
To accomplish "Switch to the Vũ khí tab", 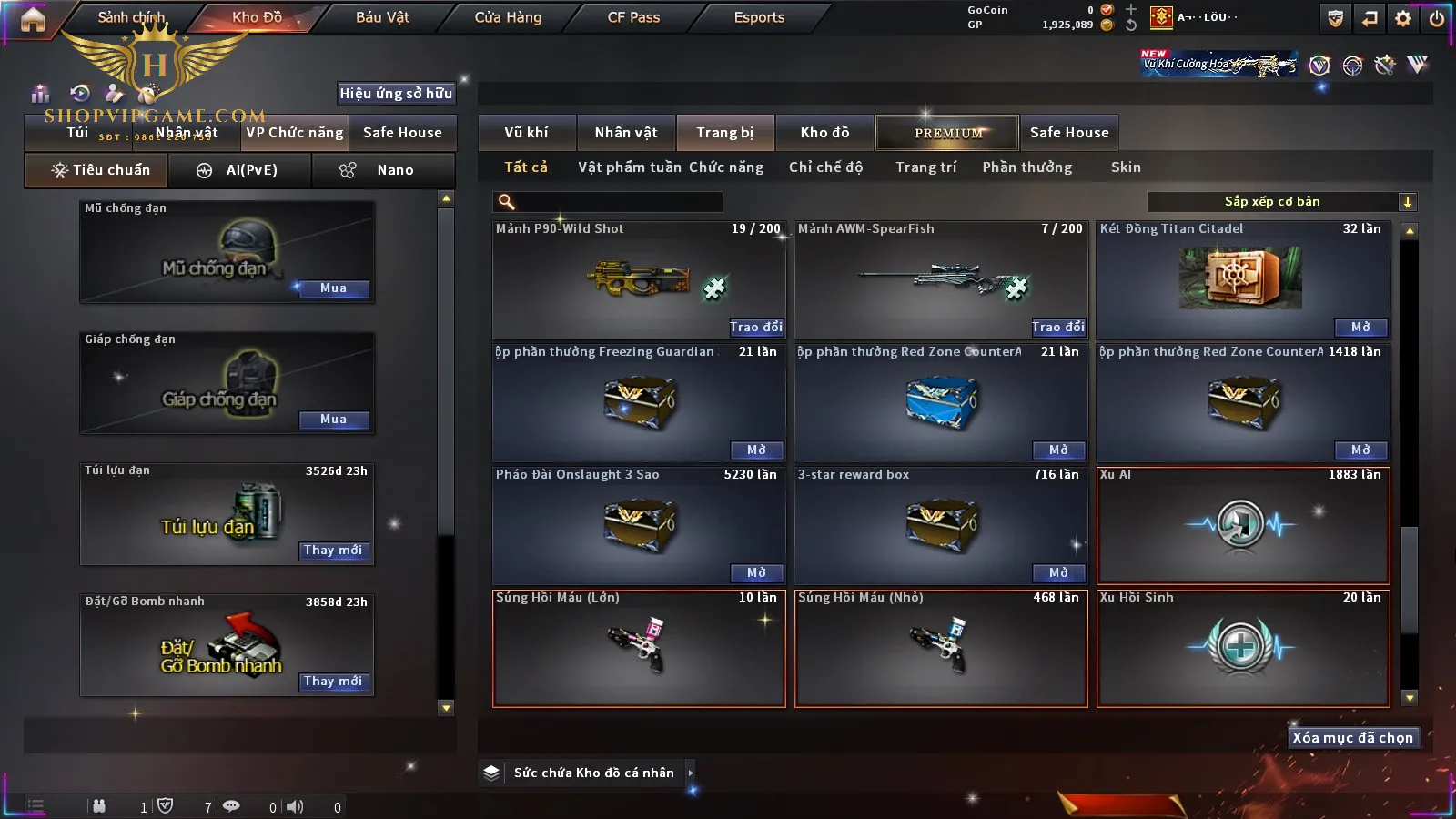I will point(526,133).
